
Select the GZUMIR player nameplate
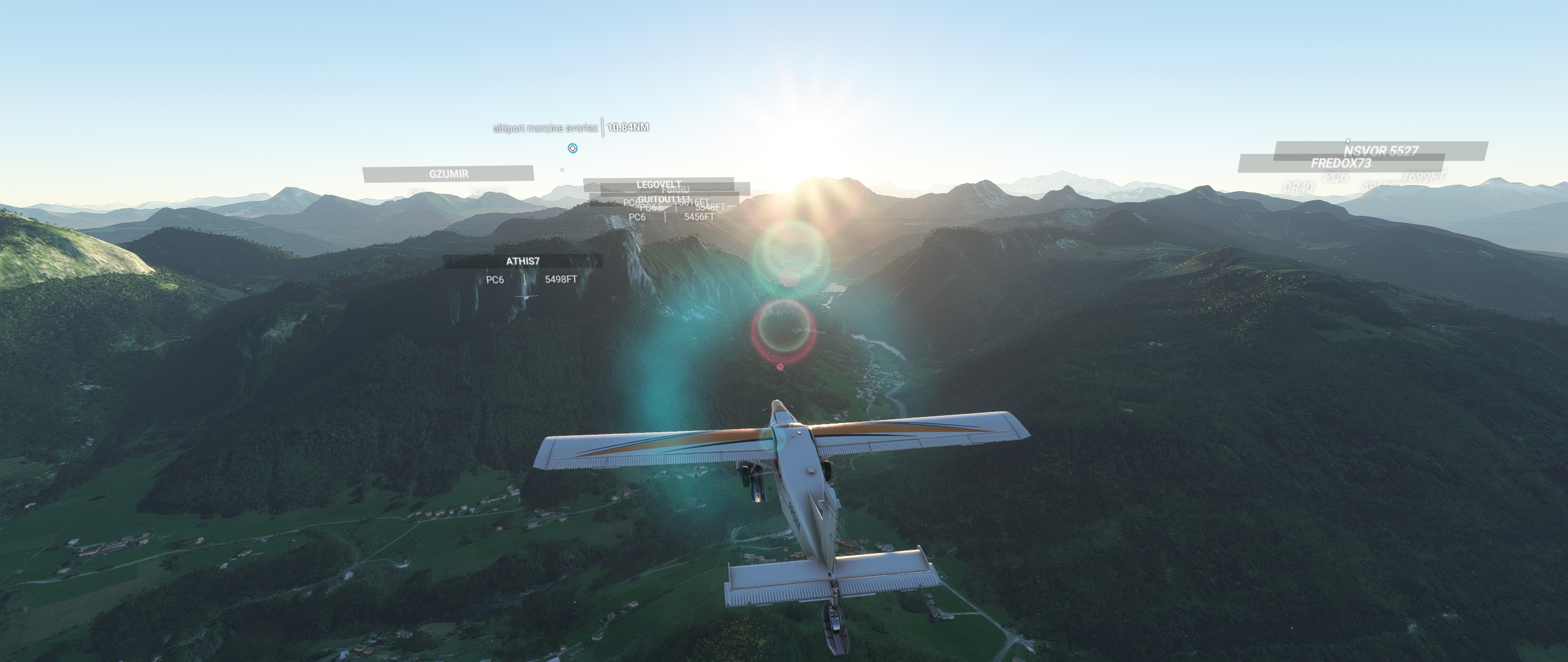click(448, 174)
